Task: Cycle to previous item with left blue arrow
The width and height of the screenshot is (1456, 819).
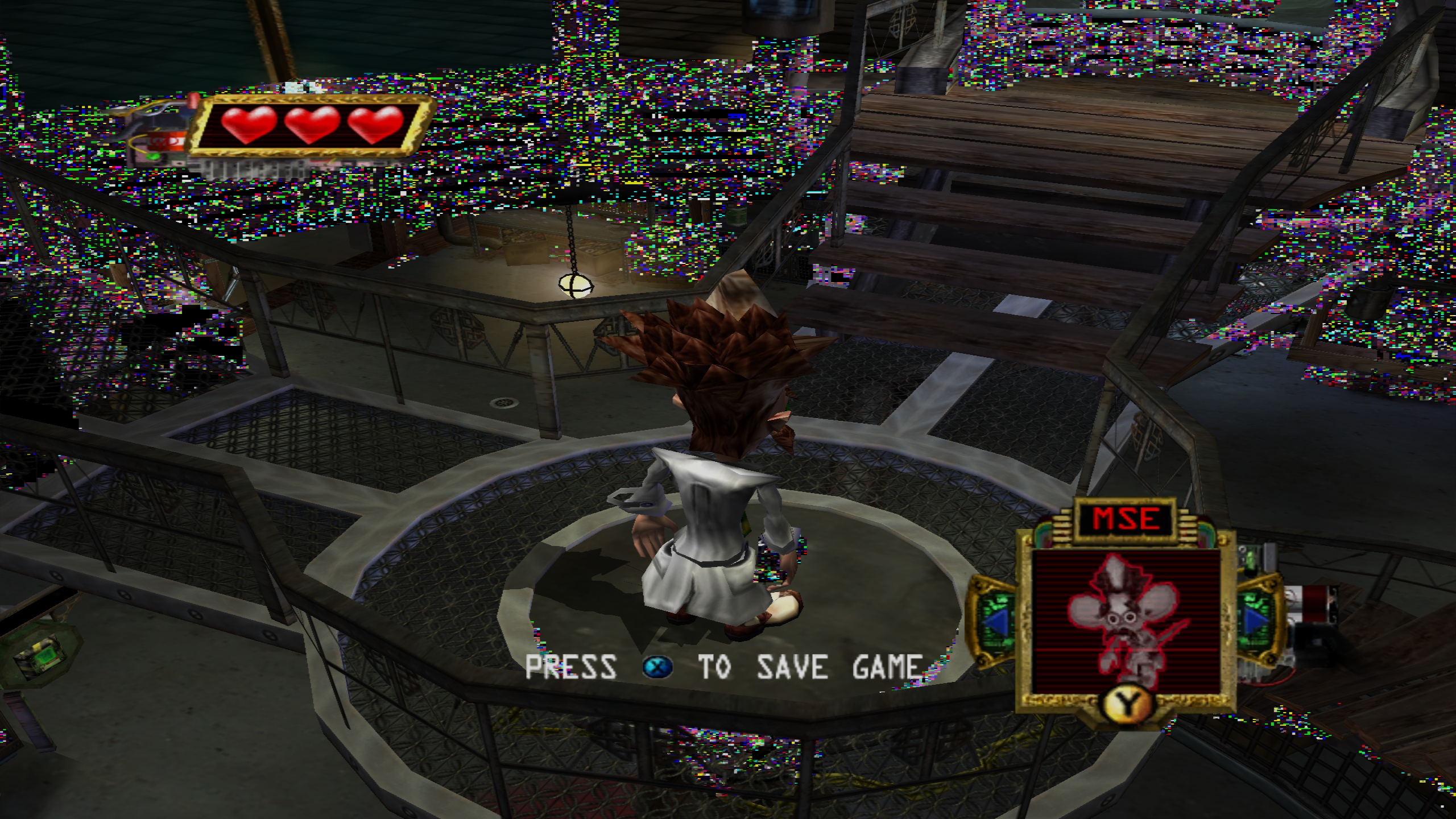Action: pos(996,621)
